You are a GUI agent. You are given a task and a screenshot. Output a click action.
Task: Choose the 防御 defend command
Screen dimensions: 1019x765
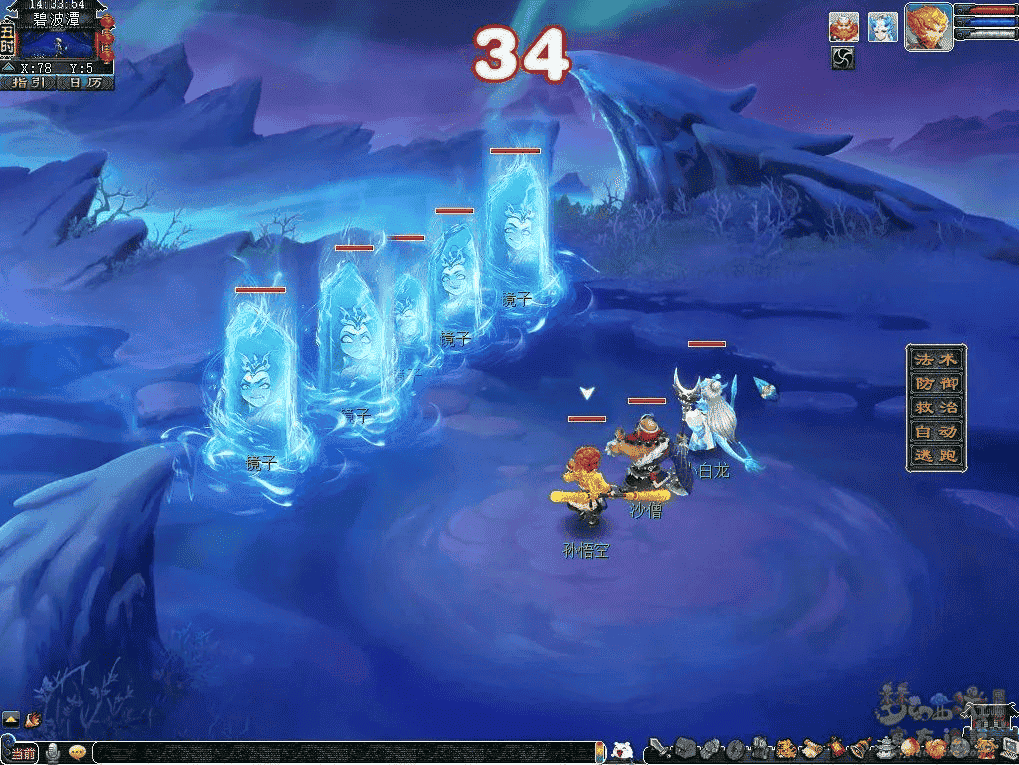pyautogui.click(x=936, y=383)
